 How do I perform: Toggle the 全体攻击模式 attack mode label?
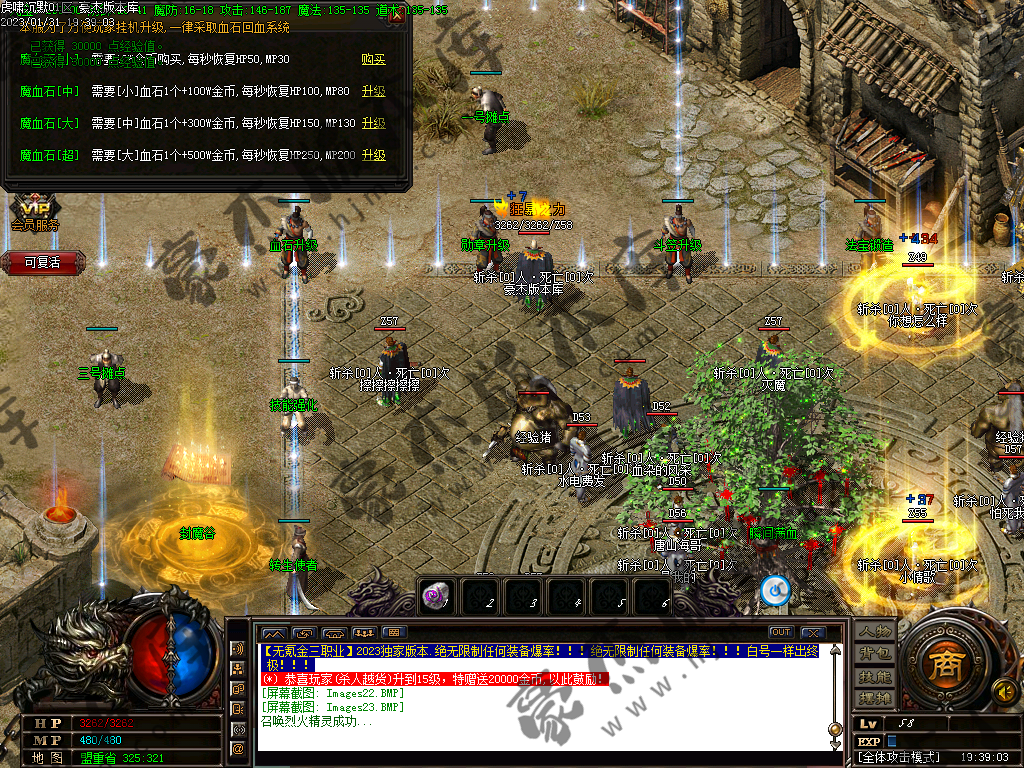[x=897, y=759]
